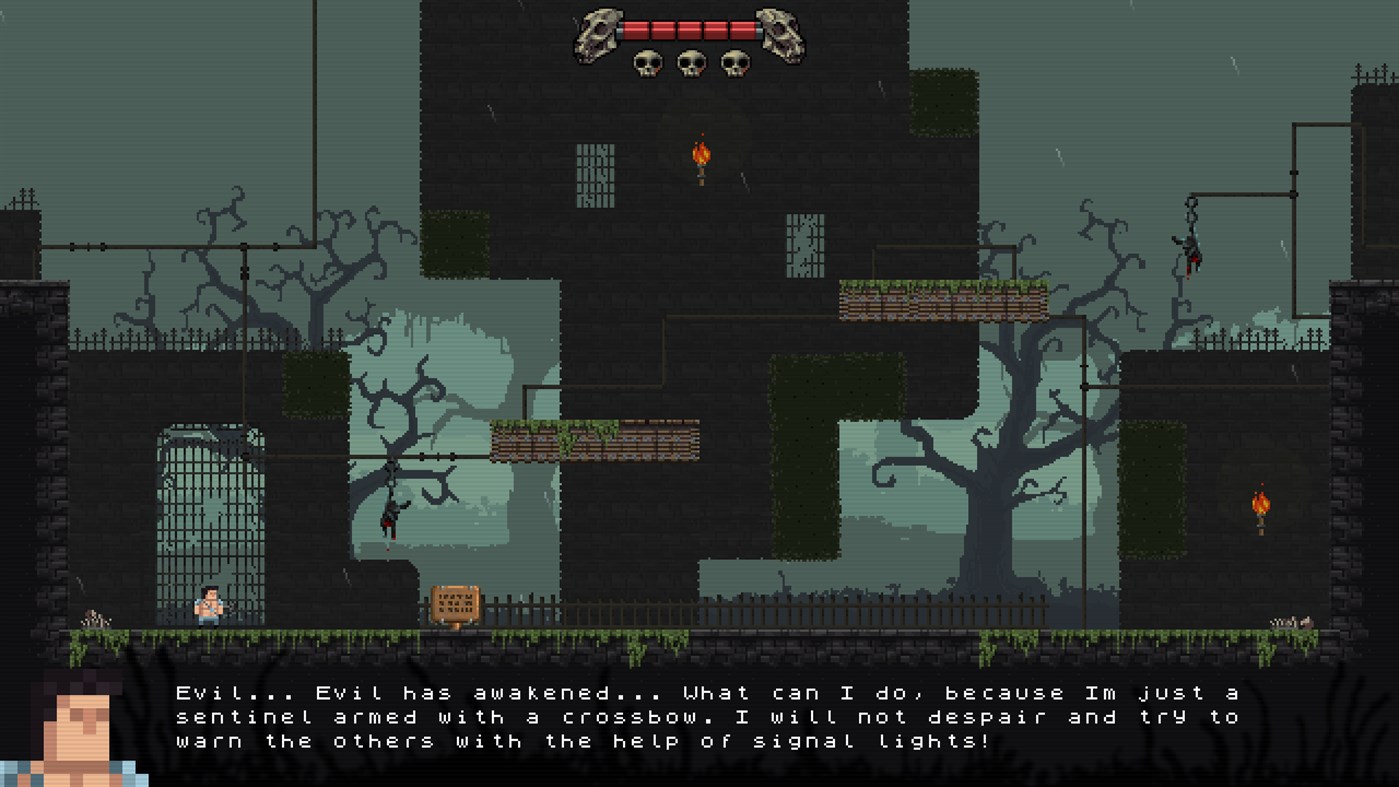Viewport: 1399px width, 787px height.
Task: Click the skeleton bones on the left ledge
Action: pyautogui.click(x=95, y=617)
